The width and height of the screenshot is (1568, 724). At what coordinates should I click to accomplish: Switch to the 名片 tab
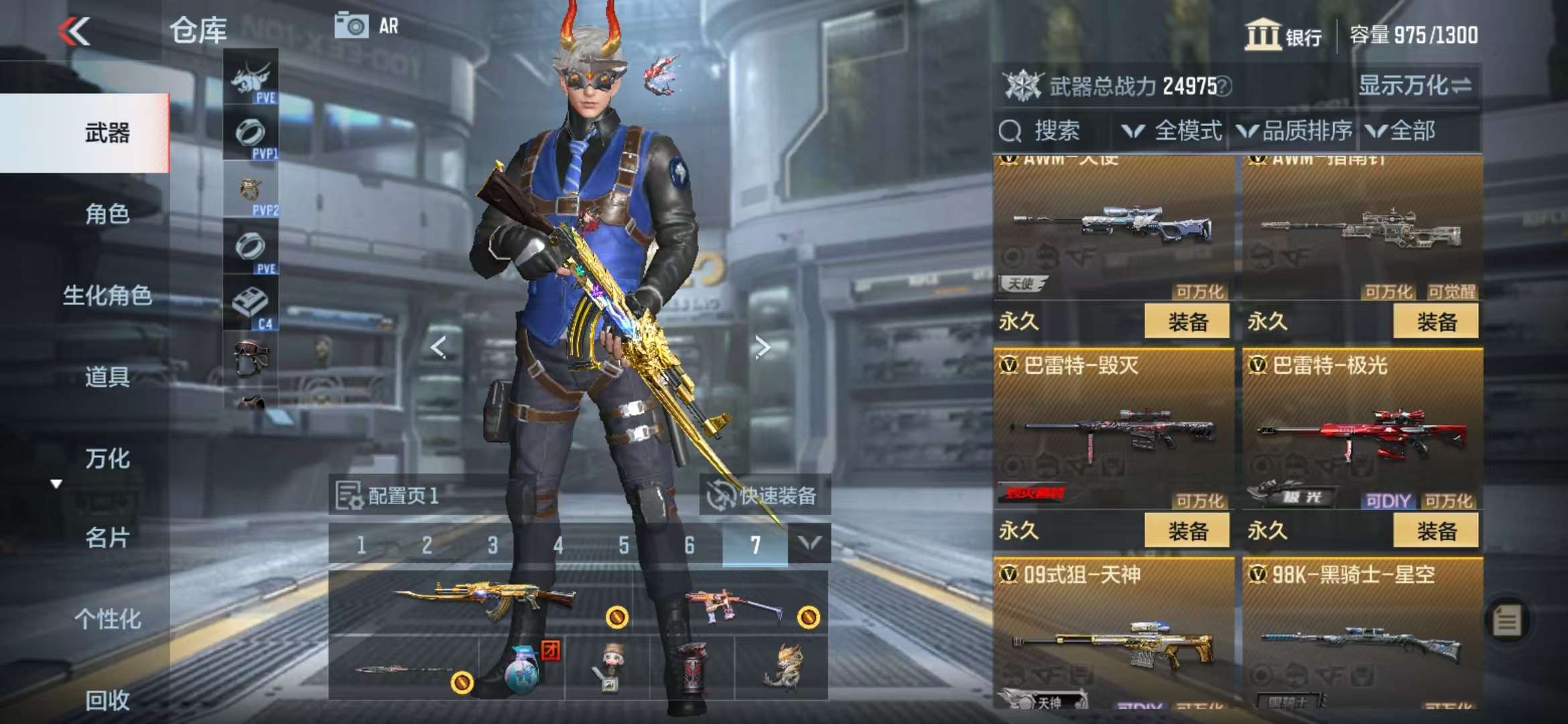107,538
